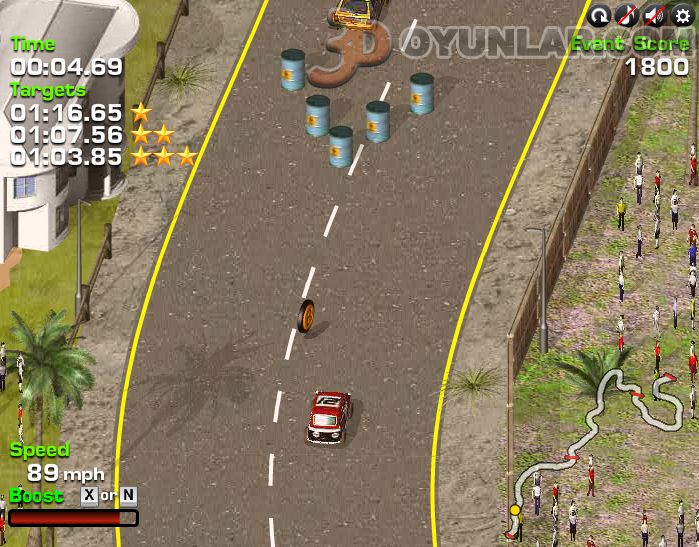Open the gear settings menu
699x547 pixels.
[683, 15]
